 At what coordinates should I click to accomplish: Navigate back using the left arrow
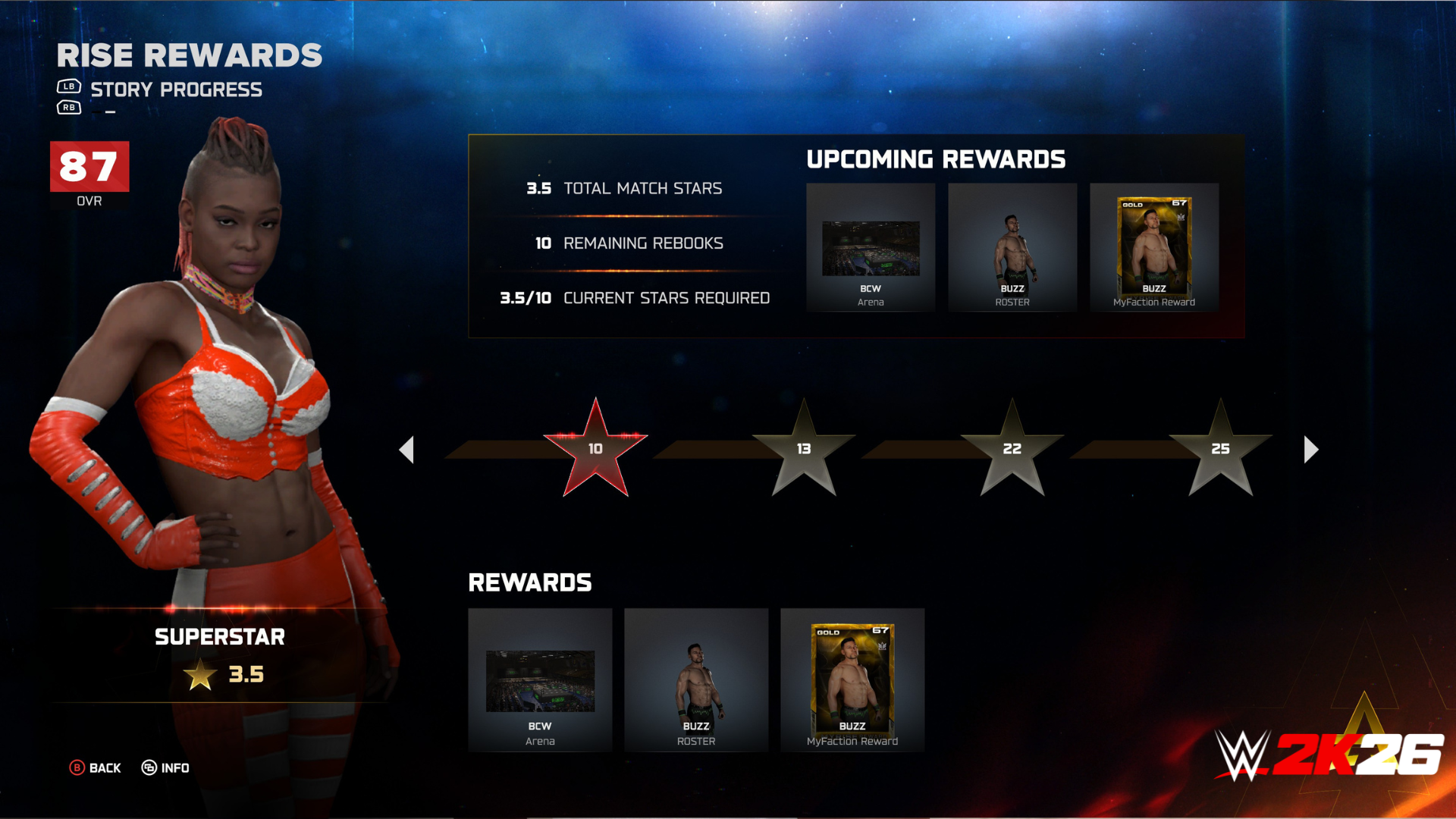409,449
